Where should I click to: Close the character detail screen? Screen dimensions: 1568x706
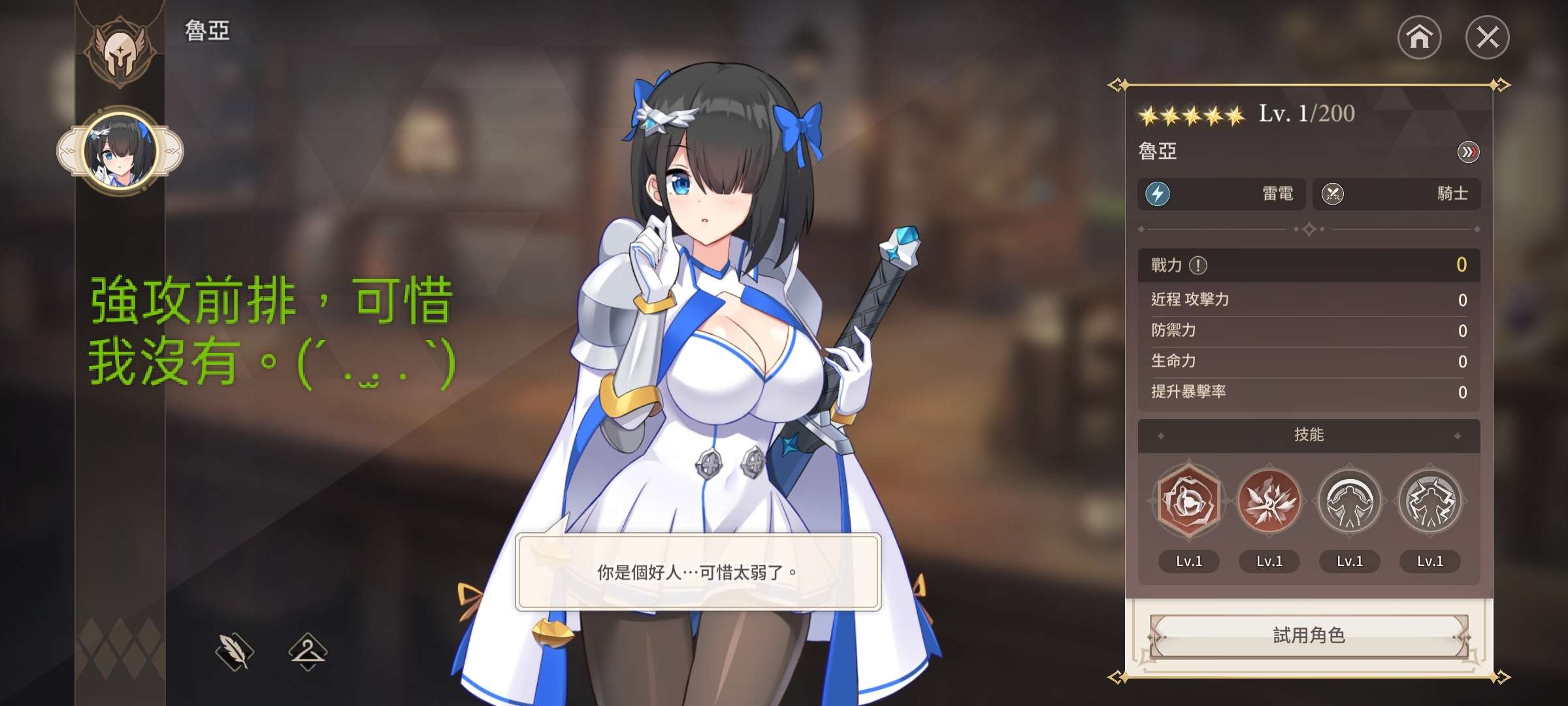[1487, 37]
